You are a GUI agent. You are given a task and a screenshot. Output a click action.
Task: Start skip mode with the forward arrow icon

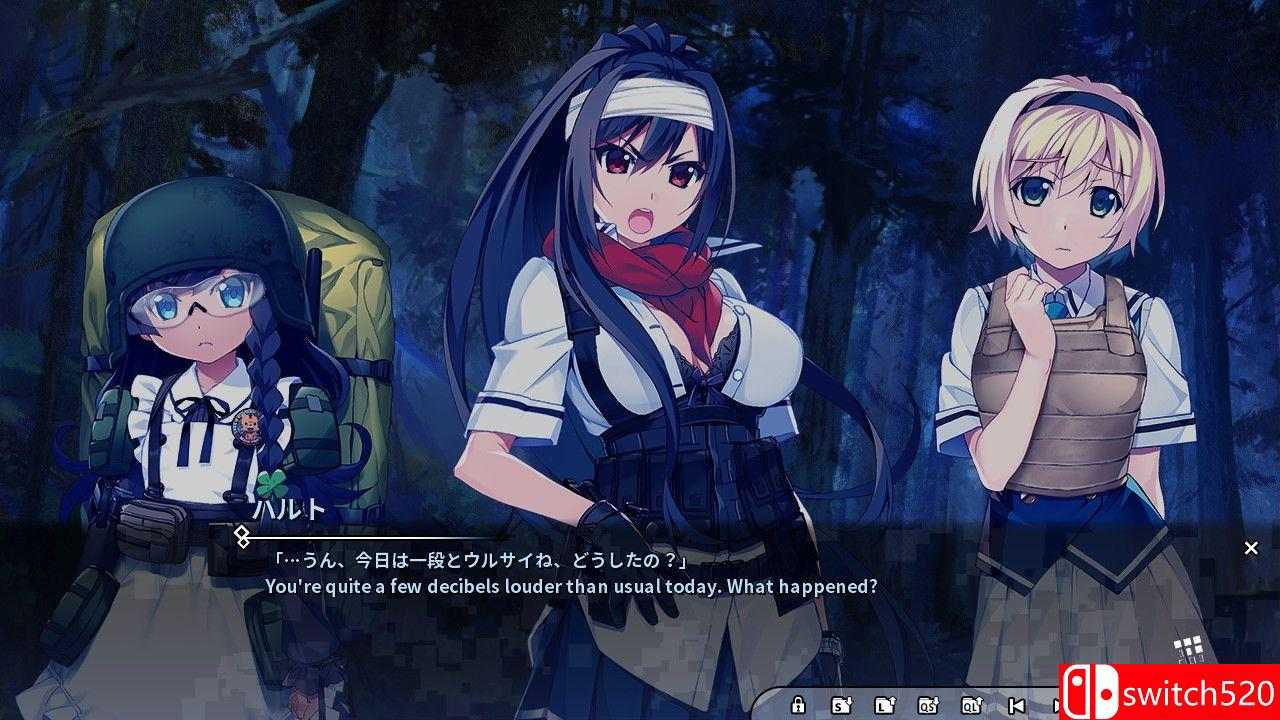[1057, 705]
